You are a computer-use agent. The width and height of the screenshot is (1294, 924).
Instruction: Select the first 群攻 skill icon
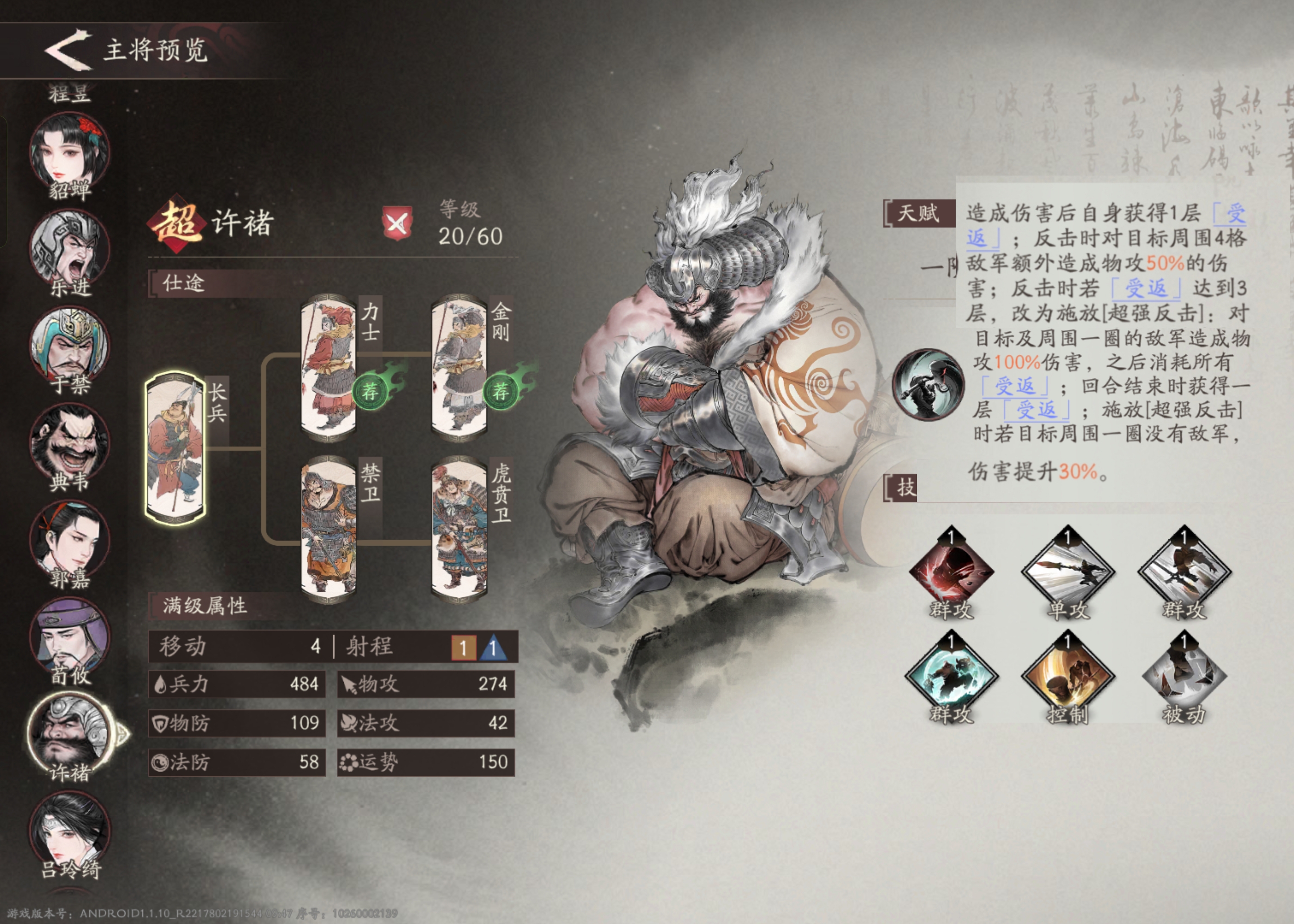952,572
